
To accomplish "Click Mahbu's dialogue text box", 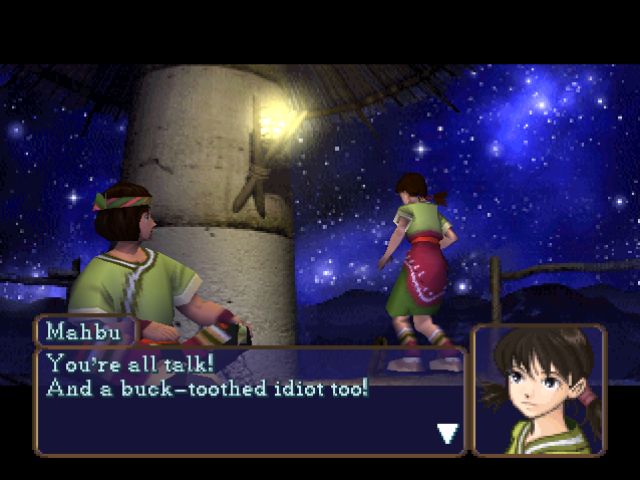I will tap(250, 398).
